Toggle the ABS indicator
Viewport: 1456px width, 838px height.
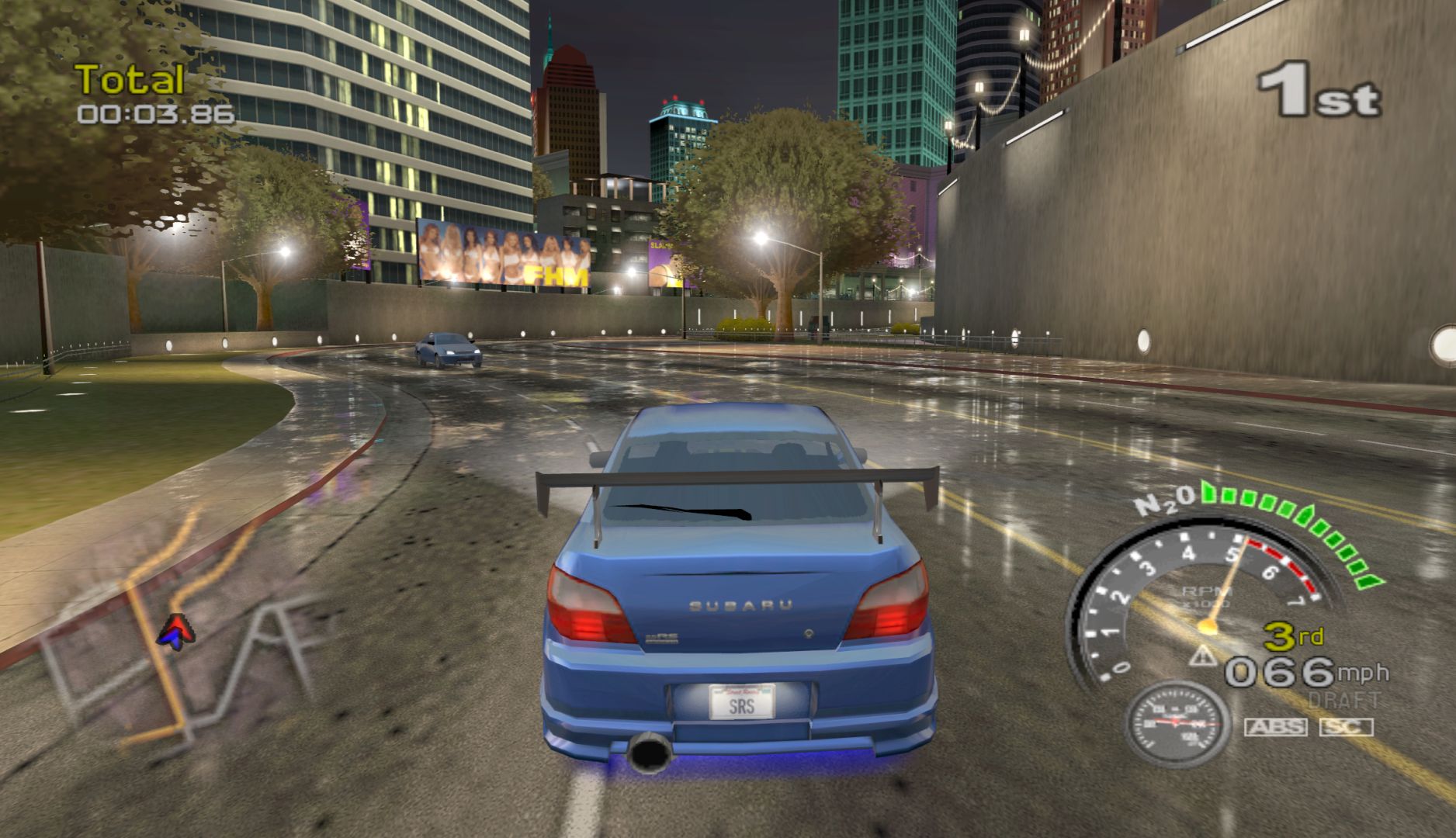coord(1276,727)
